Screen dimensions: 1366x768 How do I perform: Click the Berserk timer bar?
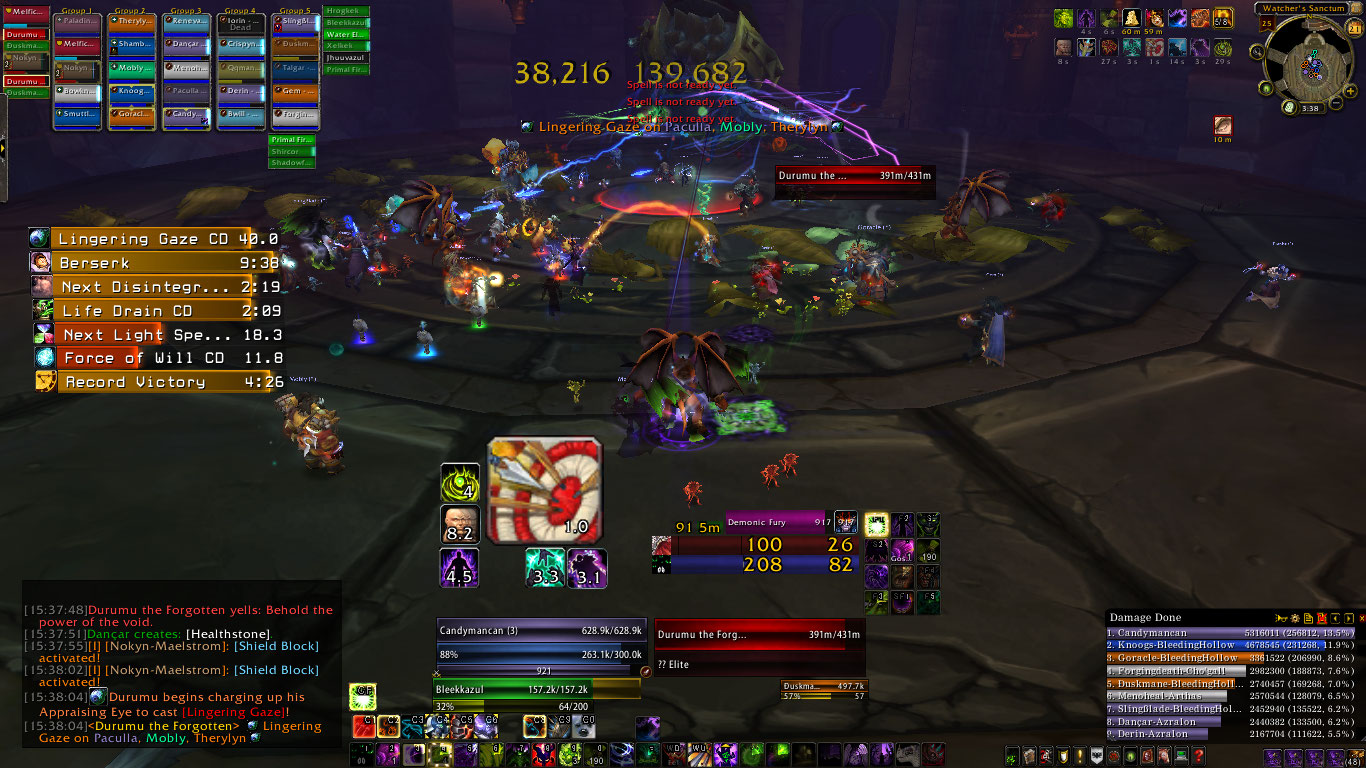[x=153, y=263]
